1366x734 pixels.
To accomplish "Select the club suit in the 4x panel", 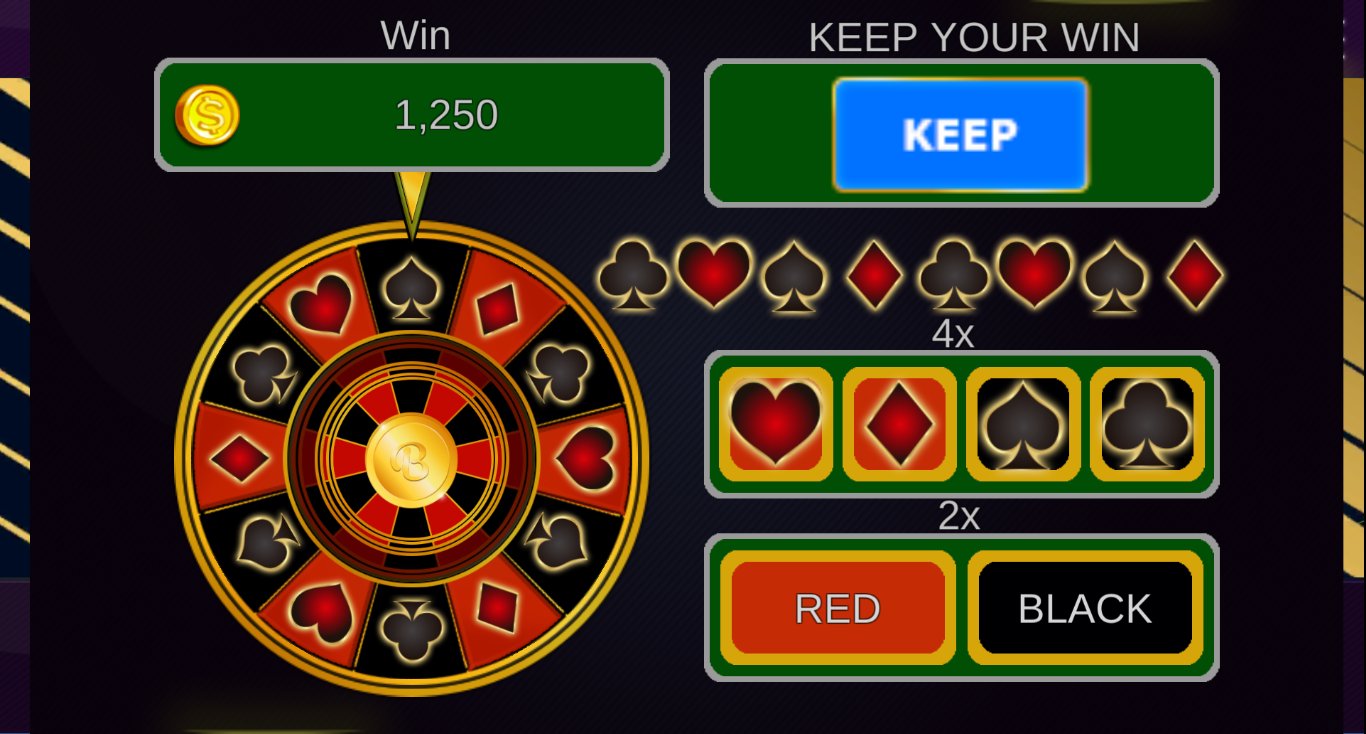I will tap(1144, 422).
